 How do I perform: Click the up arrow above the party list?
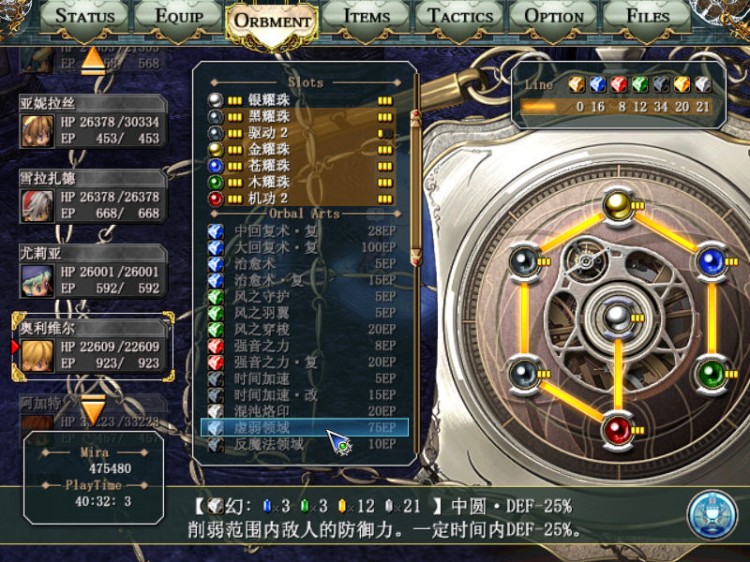[93, 60]
